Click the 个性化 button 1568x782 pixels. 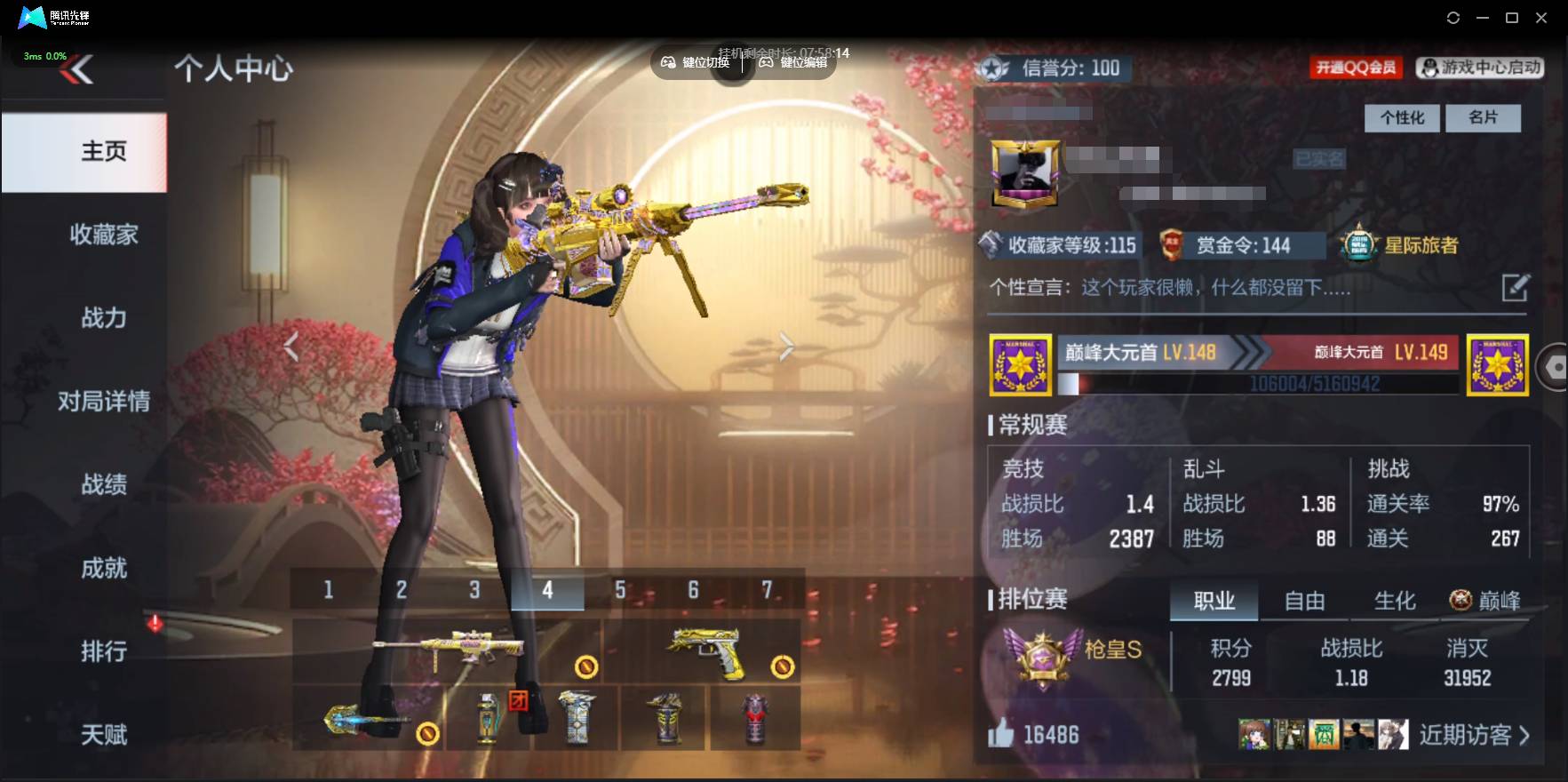[x=1402, y=117]
